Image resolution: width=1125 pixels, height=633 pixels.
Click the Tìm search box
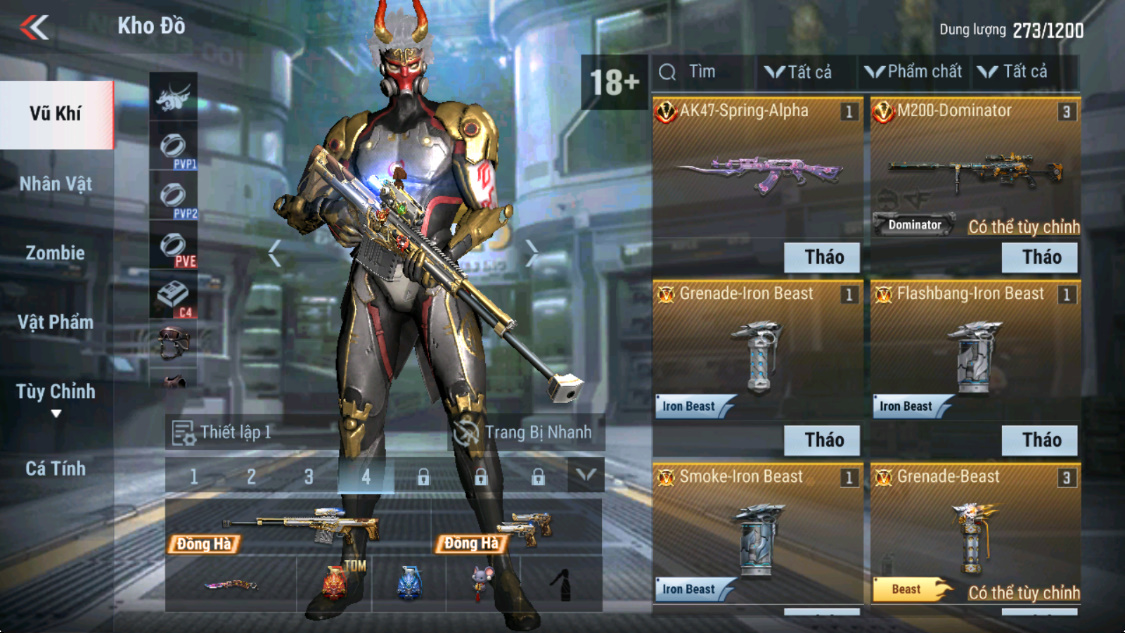tap(701, 72)
